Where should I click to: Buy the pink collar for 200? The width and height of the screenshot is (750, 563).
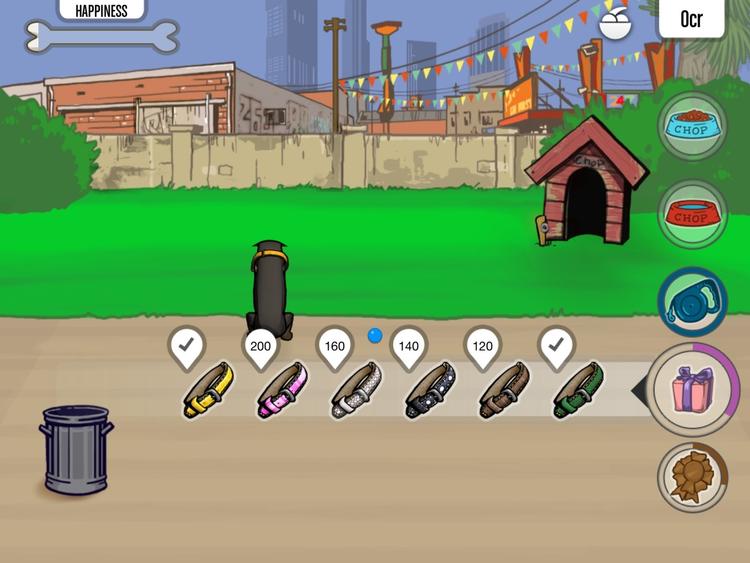pyautogui.click(x=281, y=391)
